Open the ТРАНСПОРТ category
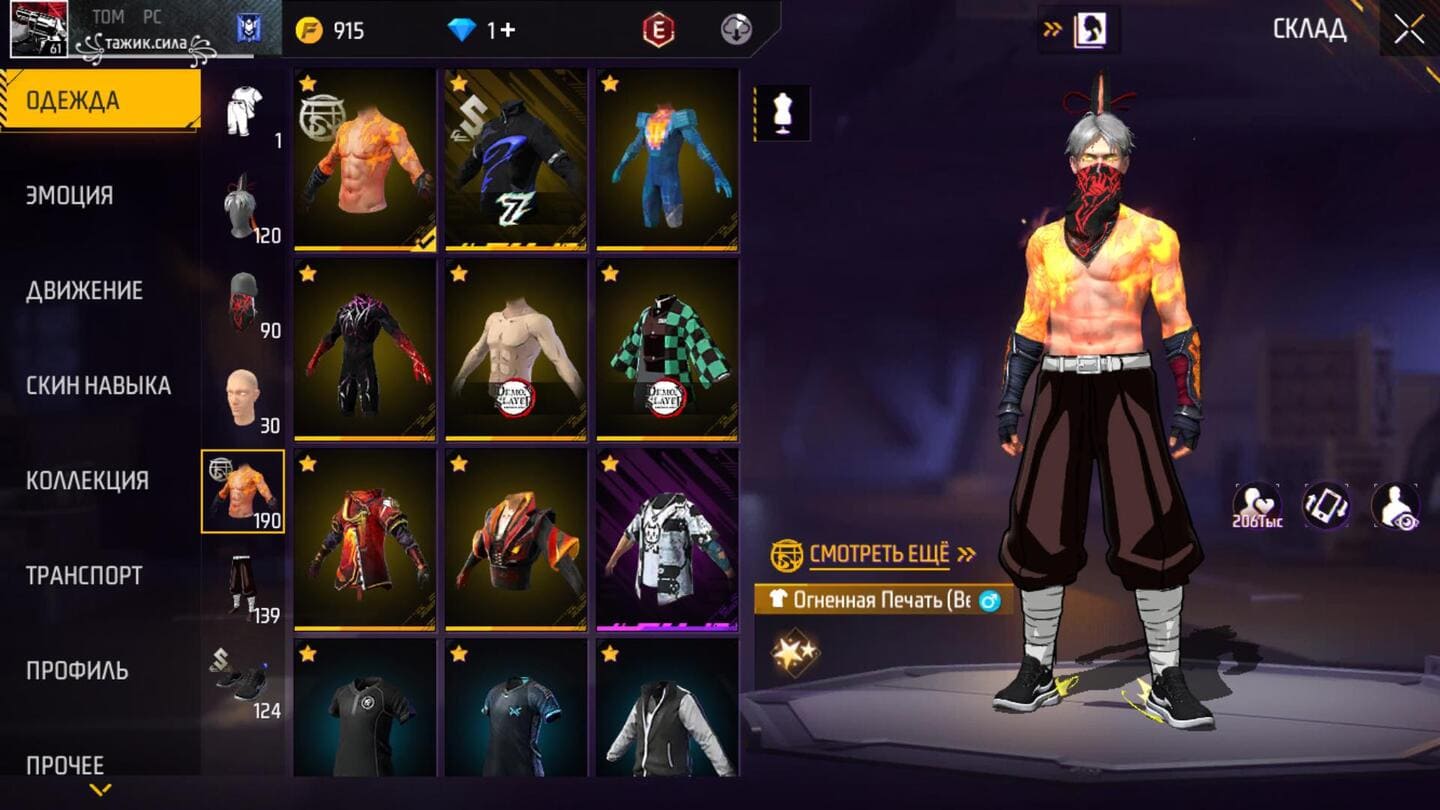Image resolution: width=1440 pixels, height=810 pixels. coord(84,575)
